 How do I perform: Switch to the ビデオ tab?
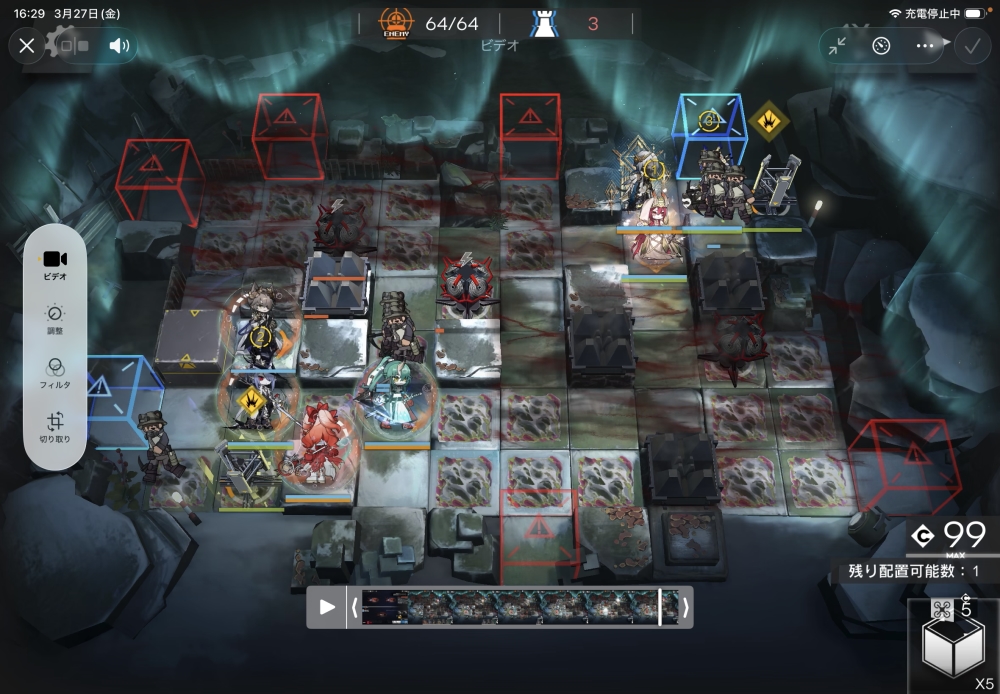pyautogui.click(x=56, y=264)
